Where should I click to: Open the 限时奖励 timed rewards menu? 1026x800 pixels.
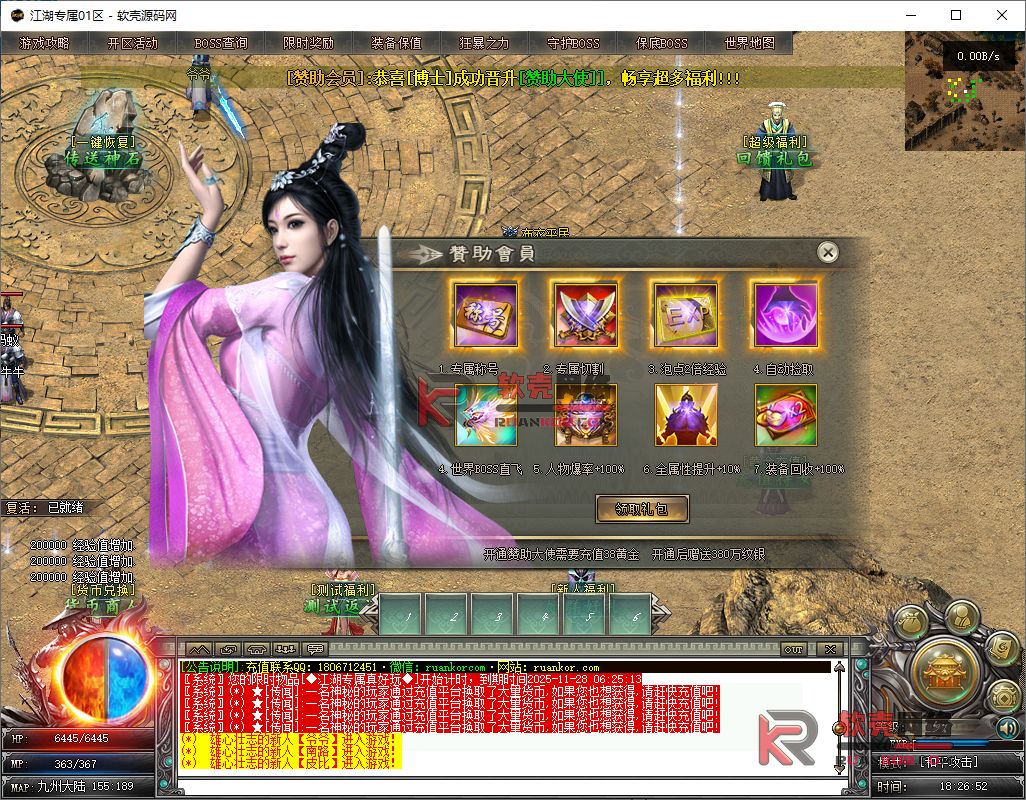(308, 43)
